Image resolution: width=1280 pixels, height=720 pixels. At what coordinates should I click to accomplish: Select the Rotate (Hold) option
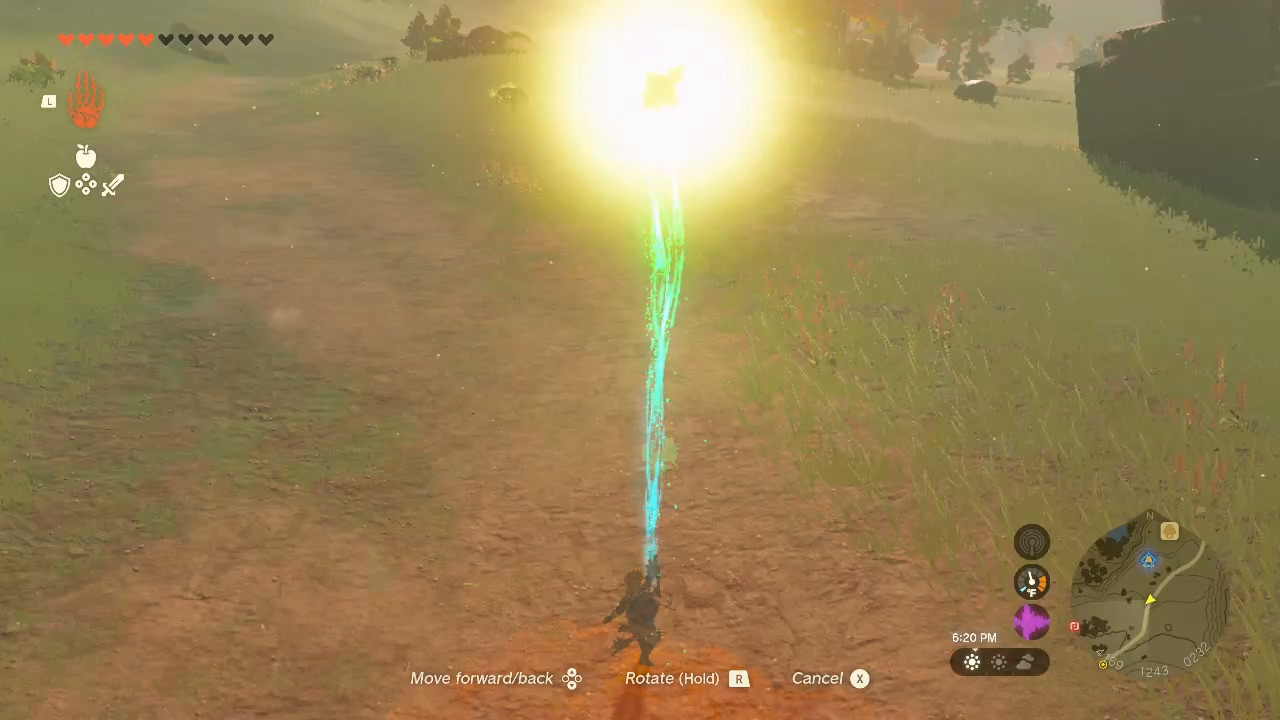(672, 678)
